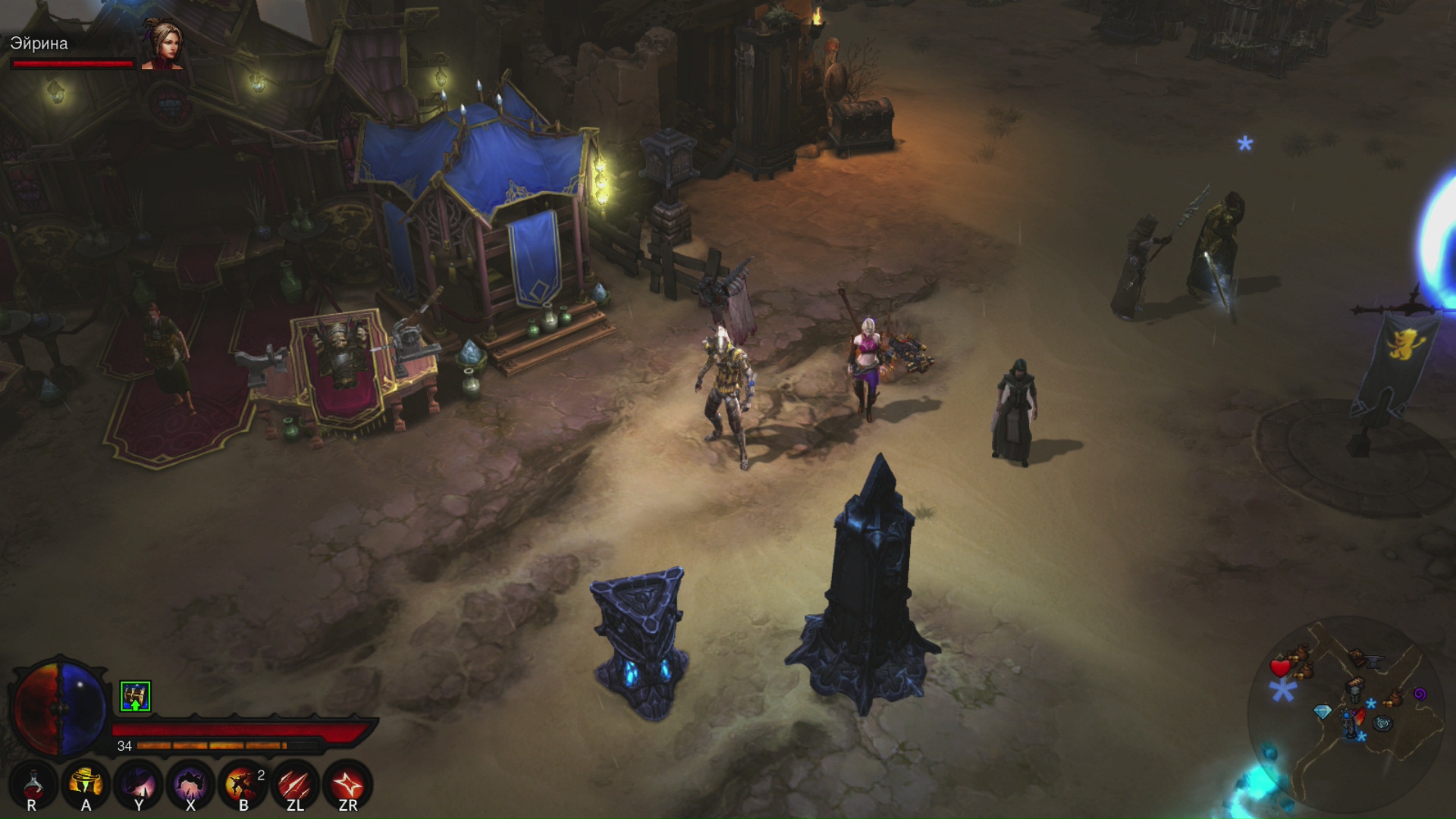This screenshot has width=1456, height=819.
Task: Cast the purple beast-silhouette skill
Action: pyautogui.click(x=190, y=784)
